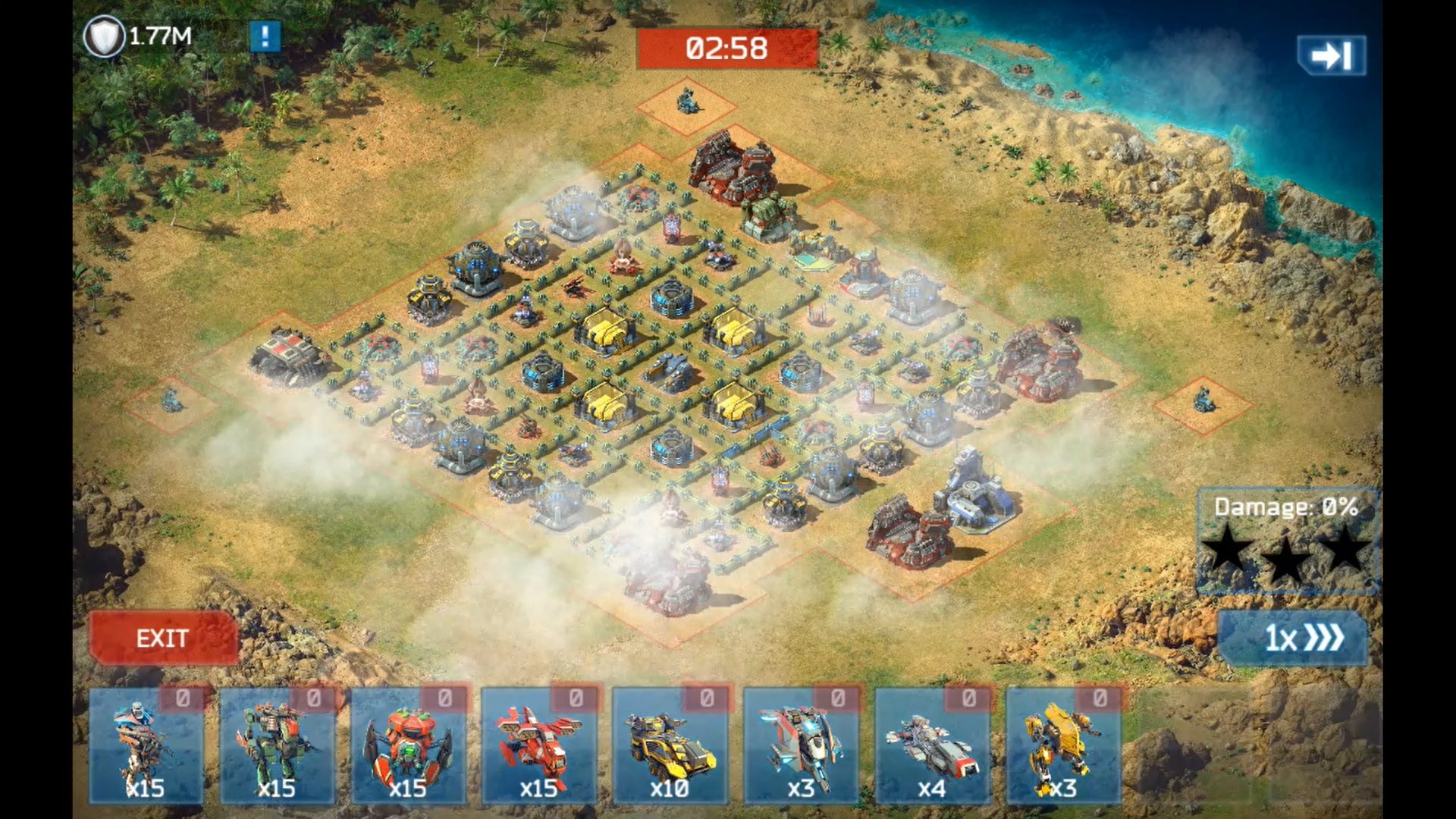This screenshot has width=1456, height=819.
Task: Select the x15 infantry gunner unit card
Action: (146, 745)
